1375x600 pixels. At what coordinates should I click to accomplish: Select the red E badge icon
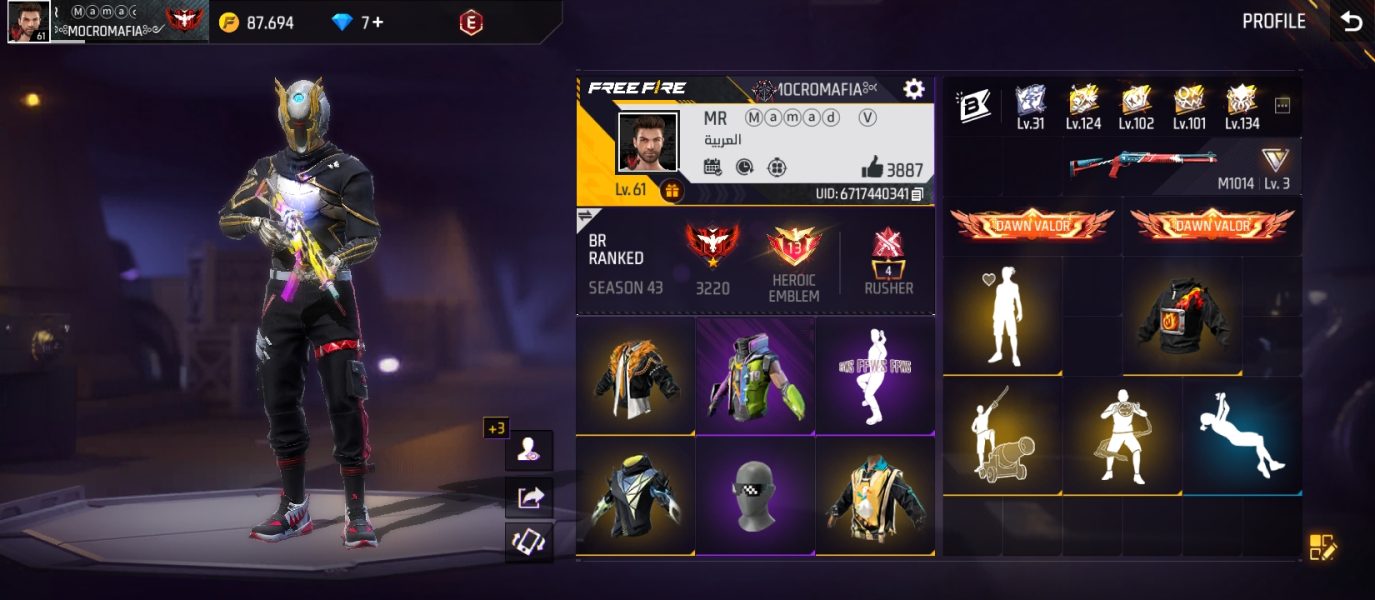[x=470, y=22]
